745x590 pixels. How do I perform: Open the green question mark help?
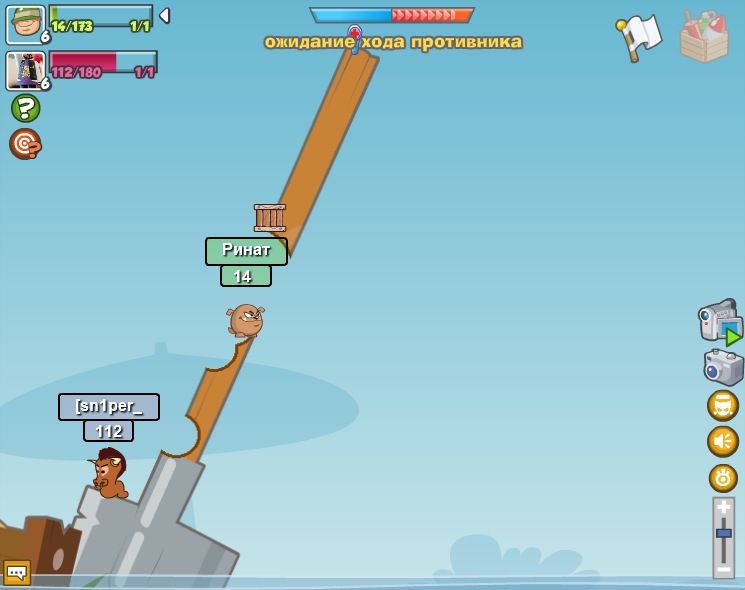pos(25,108)
